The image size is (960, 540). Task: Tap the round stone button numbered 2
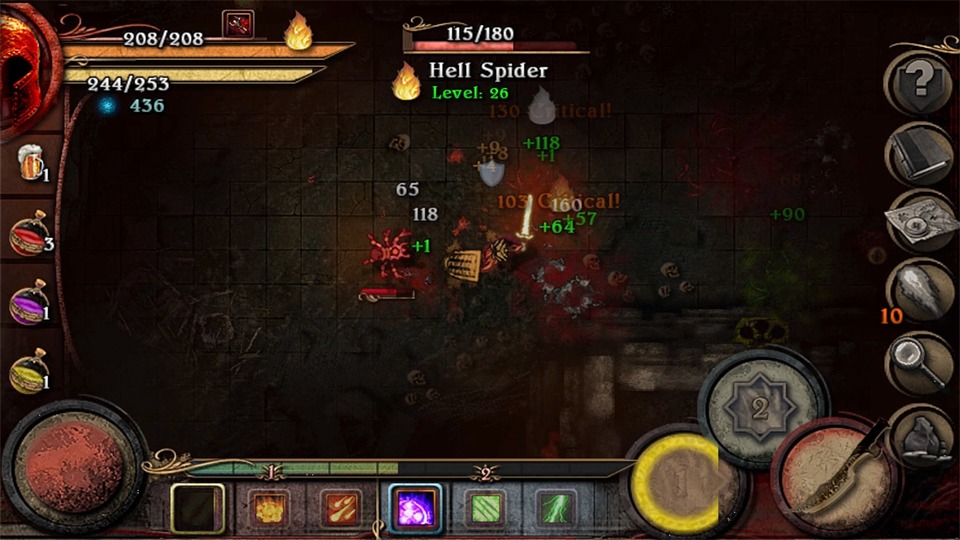pyautogui.click(x=761, y=406)
